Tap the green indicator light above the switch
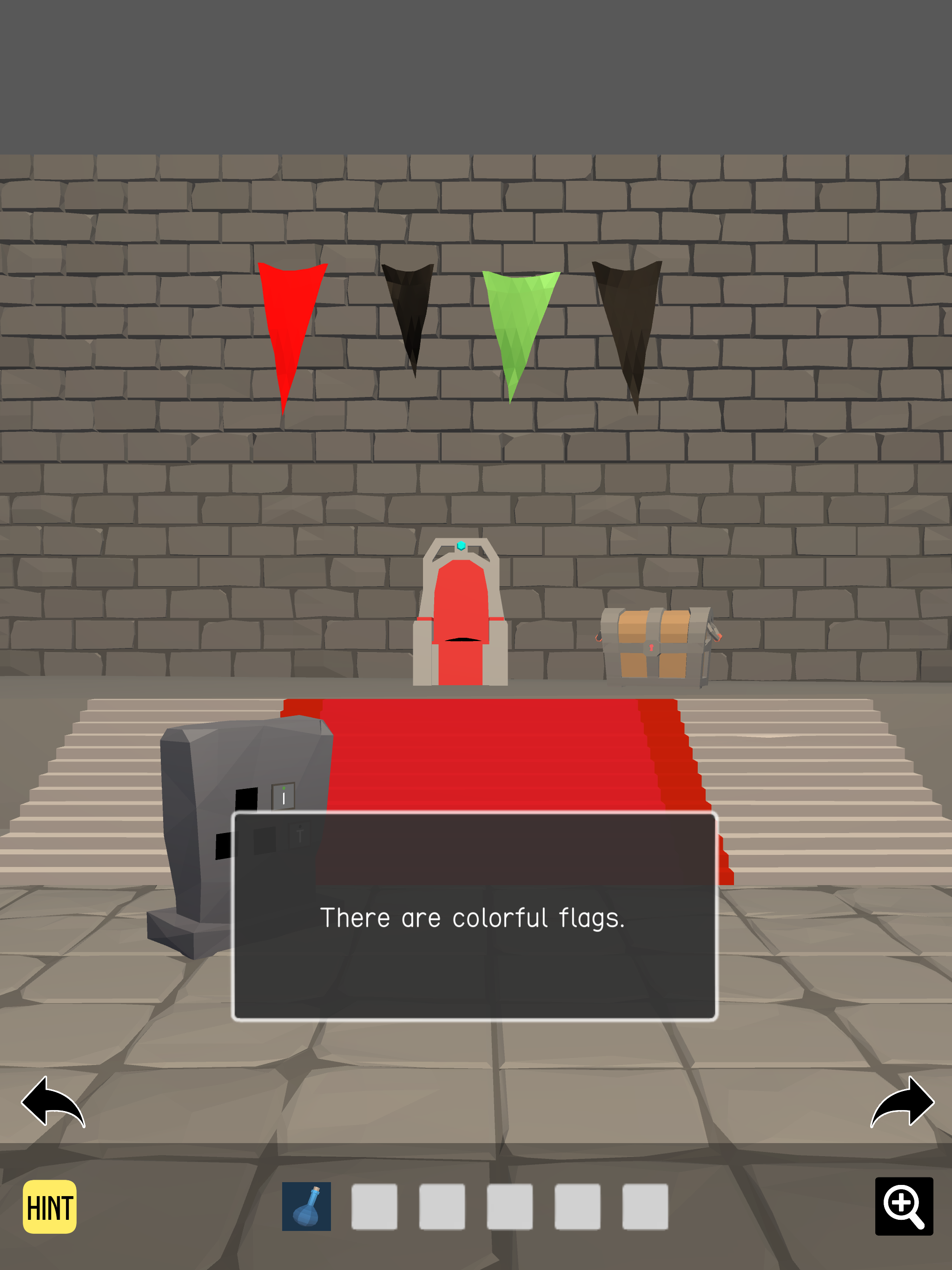Screen dimensions: 952x1270 [284, 788]
